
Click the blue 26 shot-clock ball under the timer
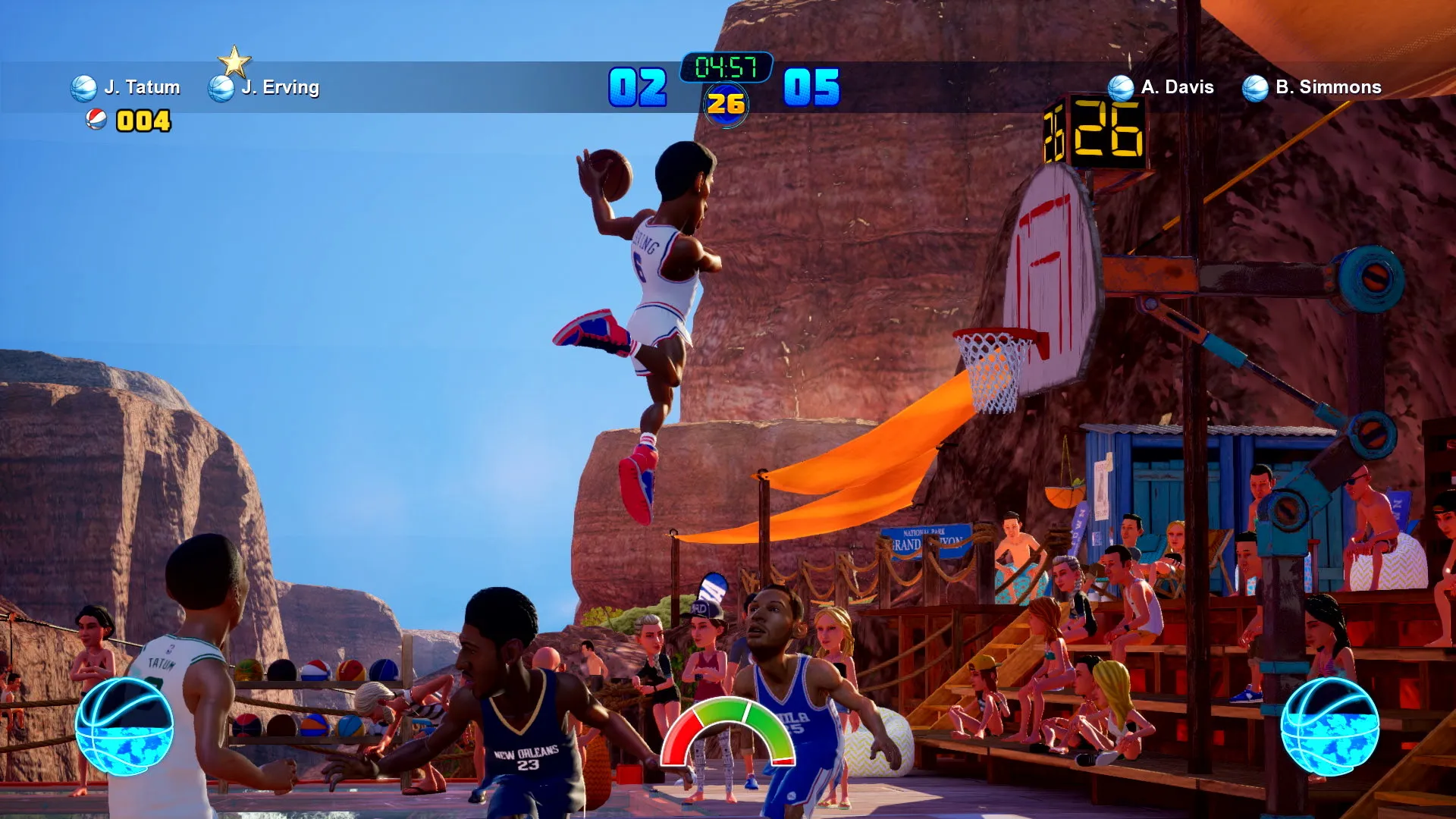[x=727, y=105]
